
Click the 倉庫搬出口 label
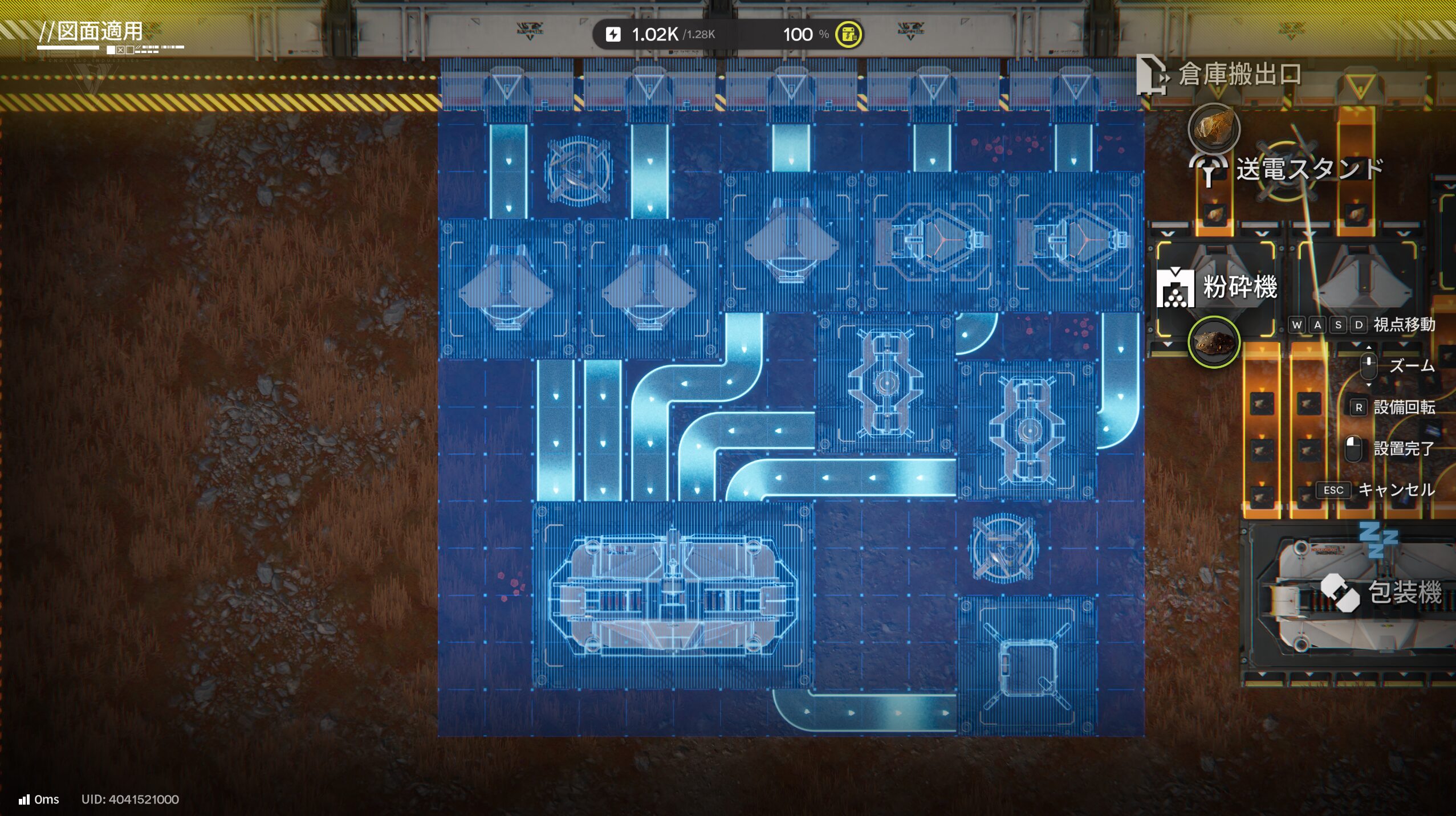(x=1239, y=75)
